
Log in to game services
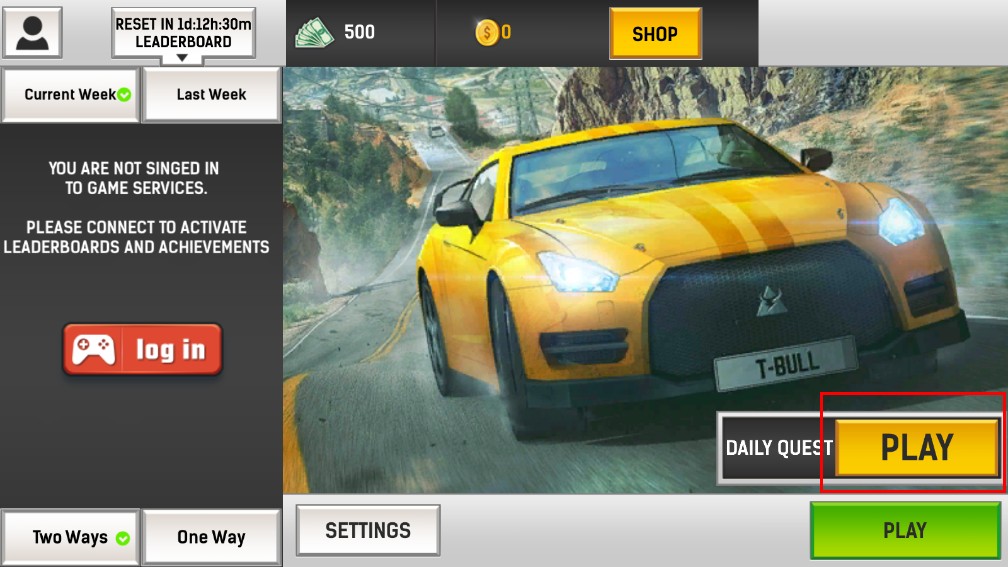pyautogui.click(x=142, y=349)
